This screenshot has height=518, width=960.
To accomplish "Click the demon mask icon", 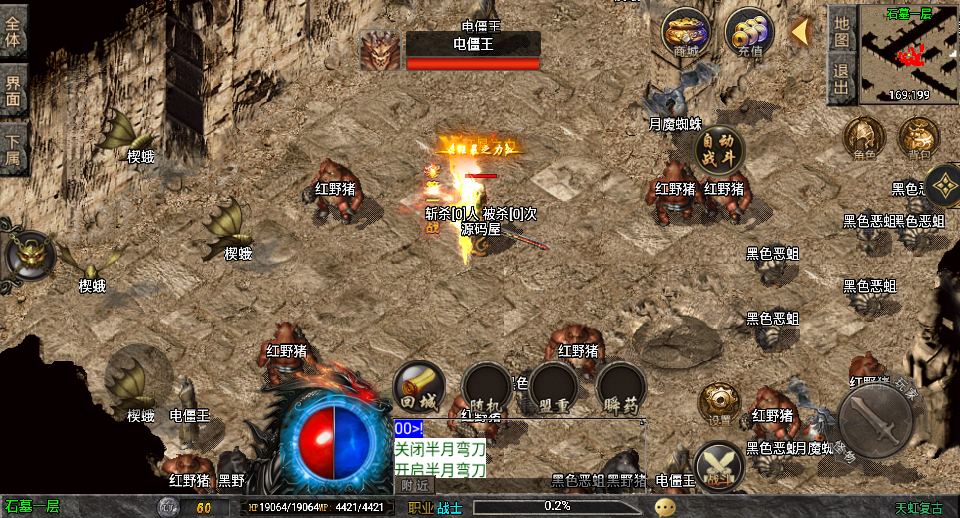I will coord(30,255).
